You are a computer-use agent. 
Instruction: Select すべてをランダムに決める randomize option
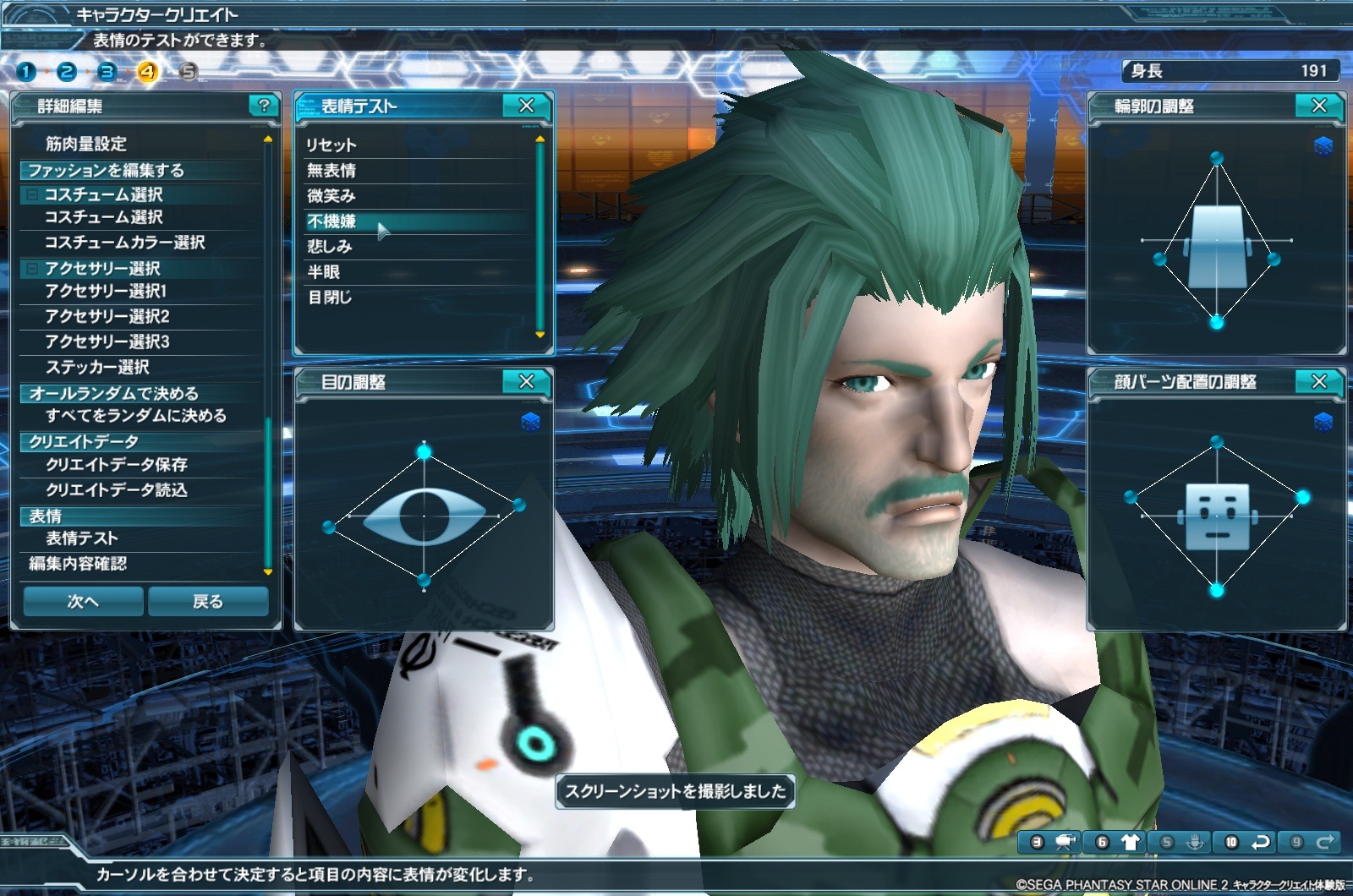(136, 416)
